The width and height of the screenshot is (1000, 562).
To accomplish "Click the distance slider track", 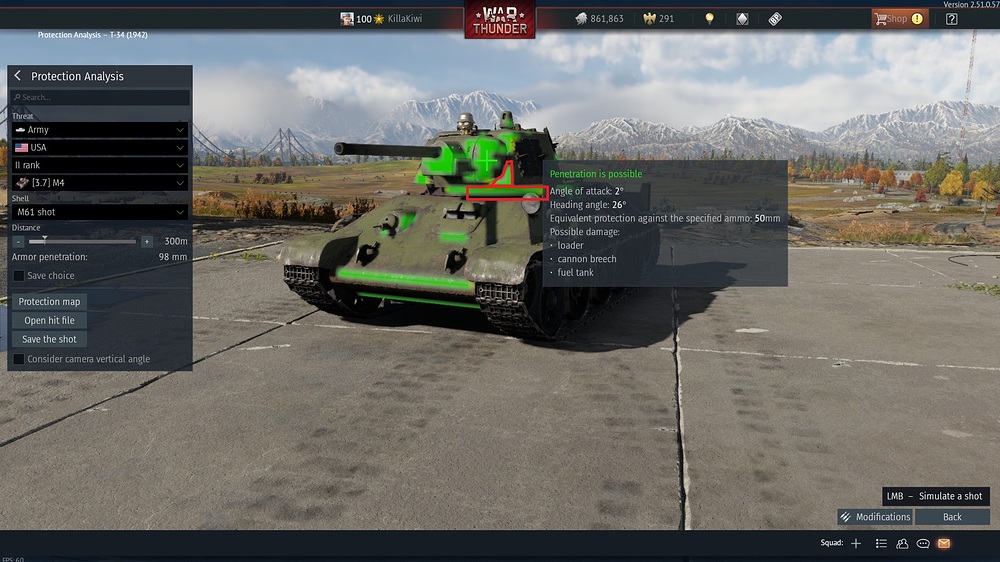I will tap(90, 241).
